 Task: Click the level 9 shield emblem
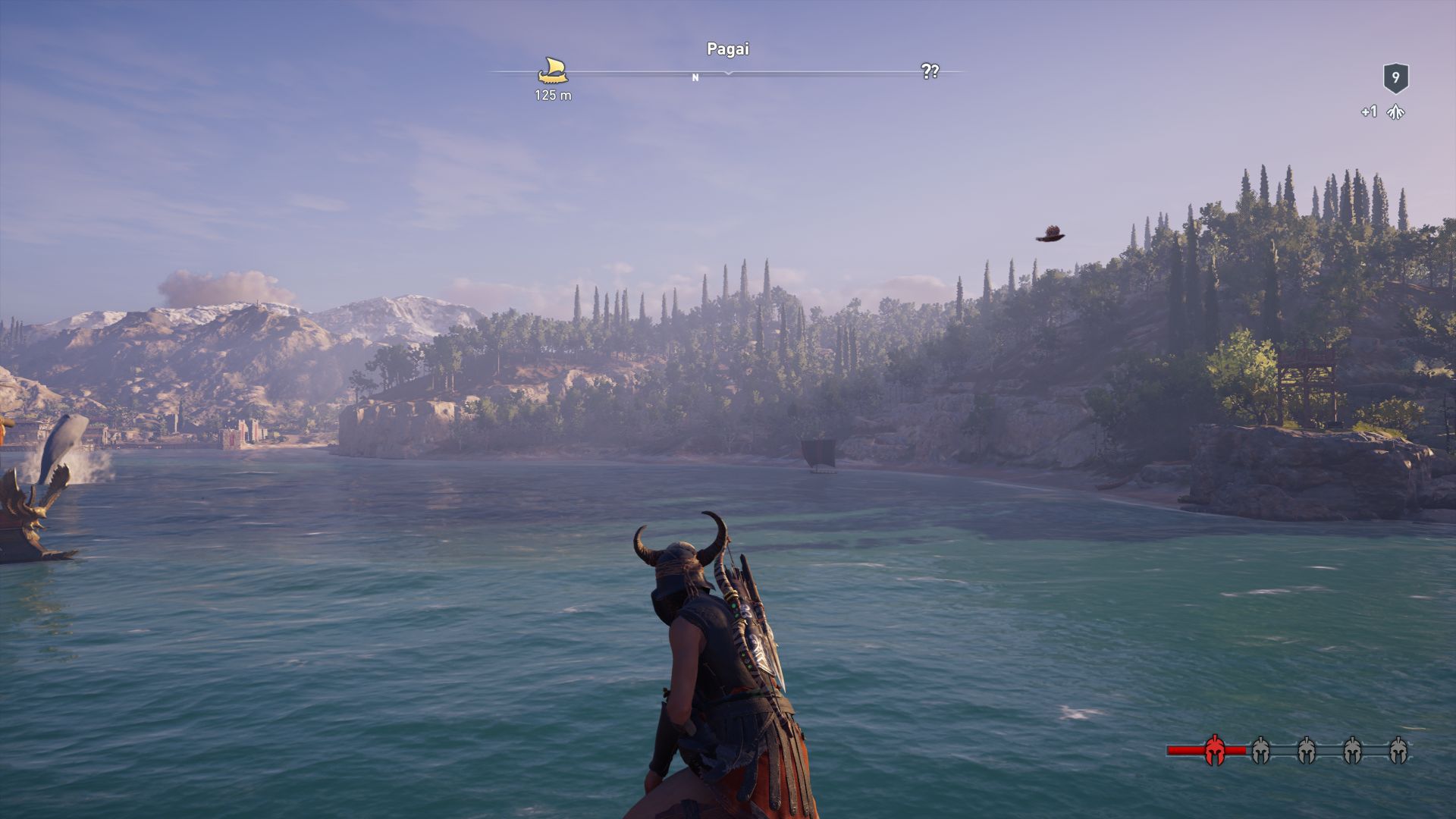coord(1395,78)
